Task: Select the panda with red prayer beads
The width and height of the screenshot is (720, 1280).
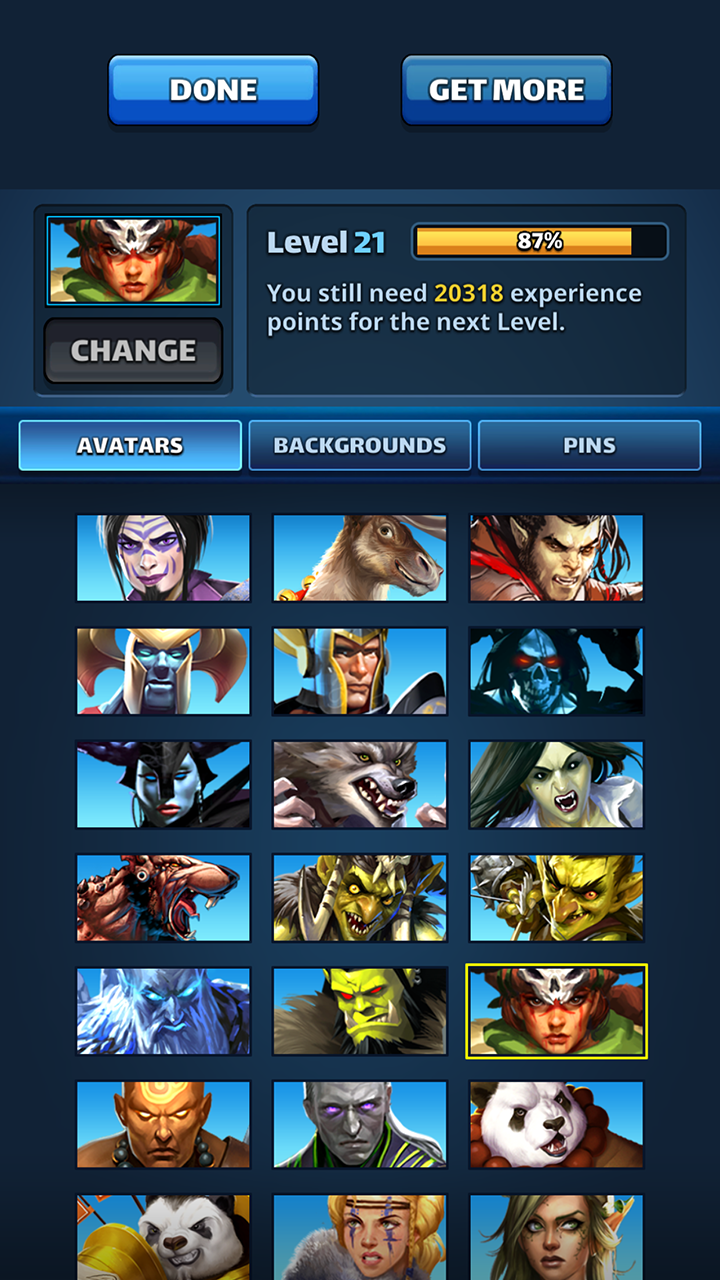Action: click(556, 1124)
